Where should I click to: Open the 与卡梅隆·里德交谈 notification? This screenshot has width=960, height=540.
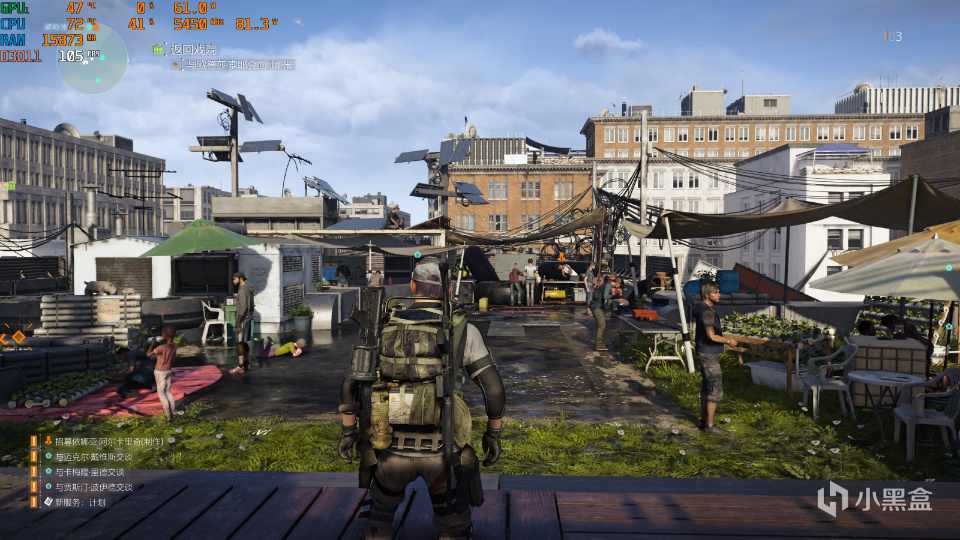click(x=89, y=472)
